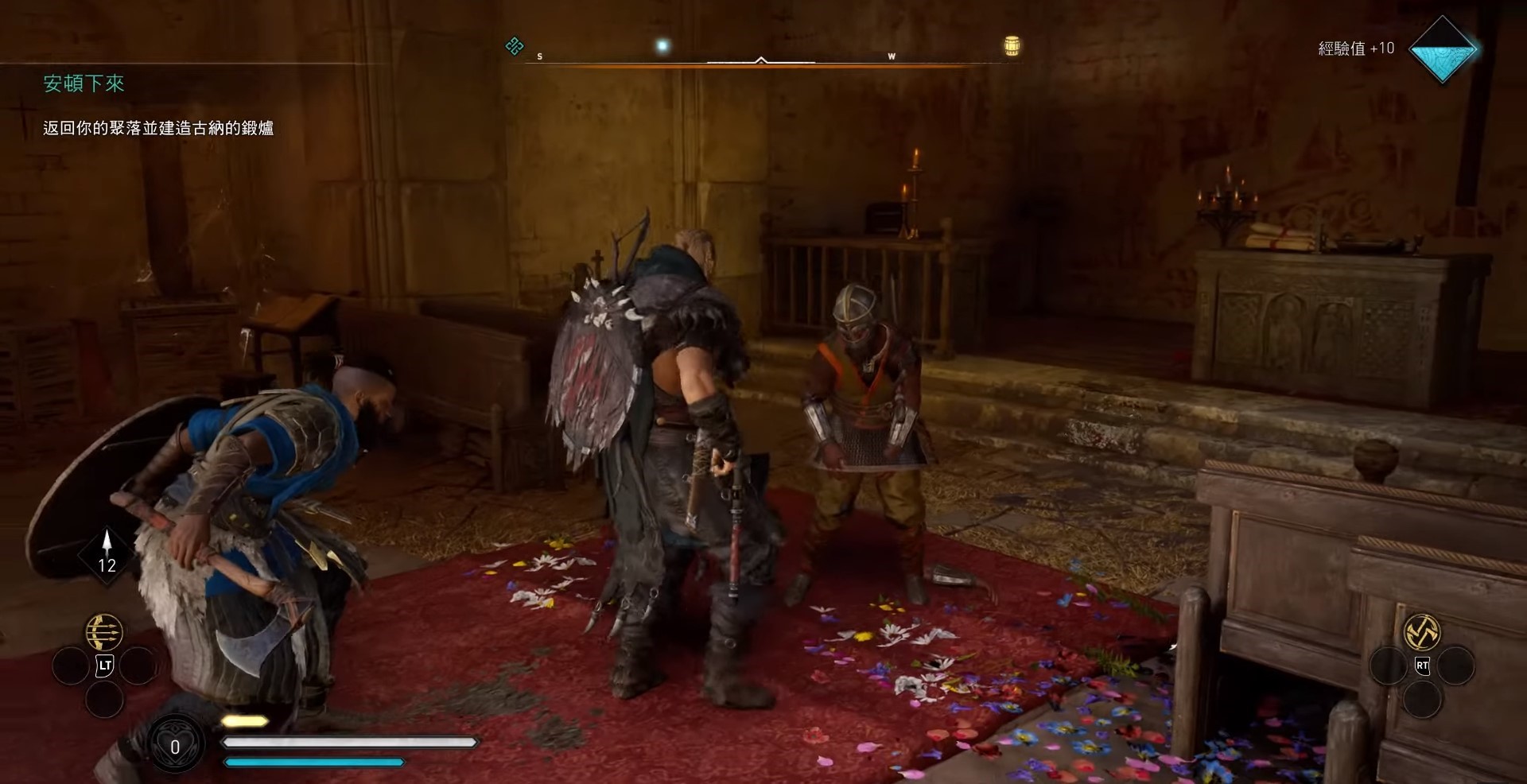Click the teal knot marker on the compass
The width and height of the screenshot is (1527, 784).
click(x=515, y=46)
